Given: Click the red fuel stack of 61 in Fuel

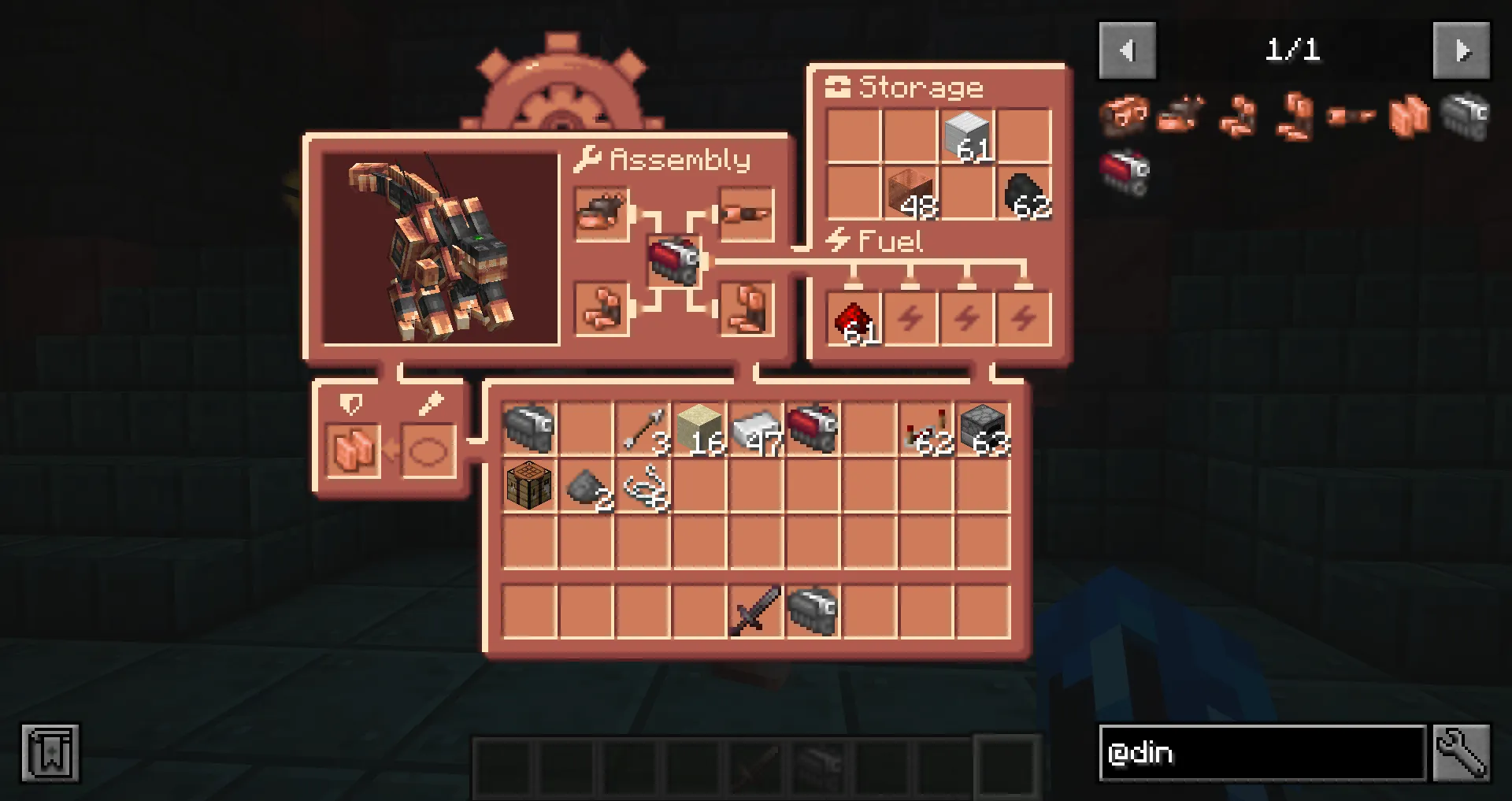Looking at the screenshot, I should click(853, 317).
